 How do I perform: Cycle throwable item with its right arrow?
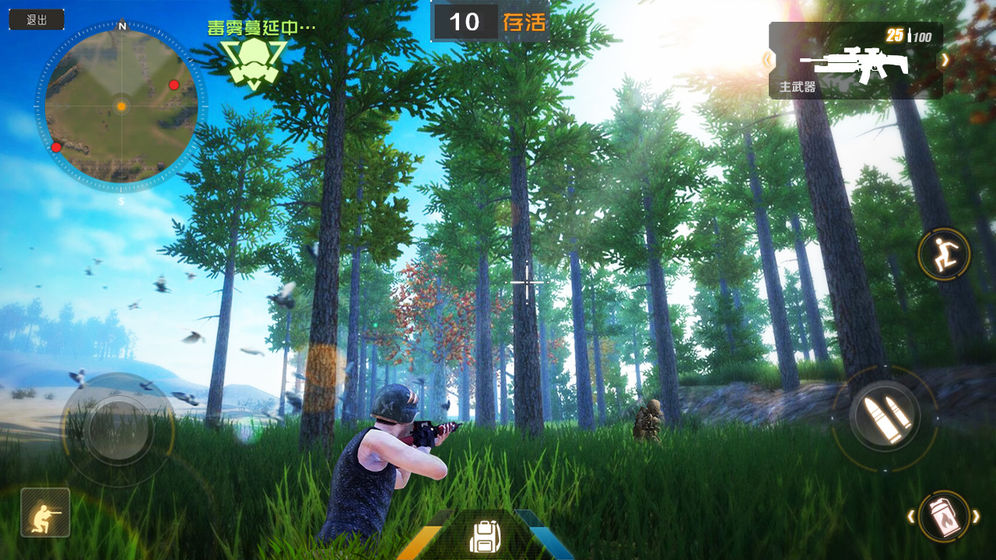tap(978, 516)
